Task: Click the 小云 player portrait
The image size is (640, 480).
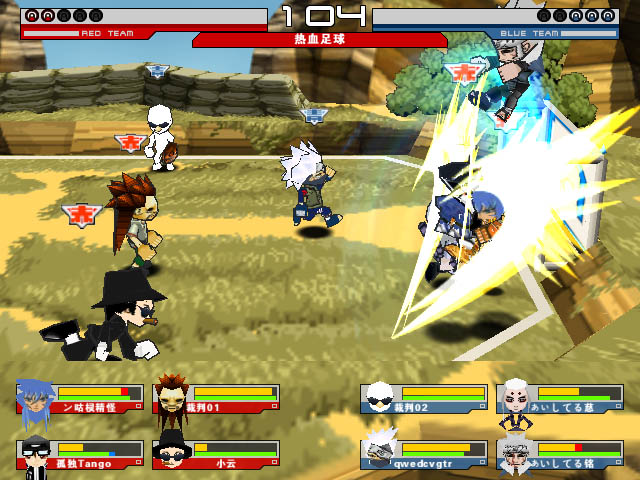Action: [171, 453]
